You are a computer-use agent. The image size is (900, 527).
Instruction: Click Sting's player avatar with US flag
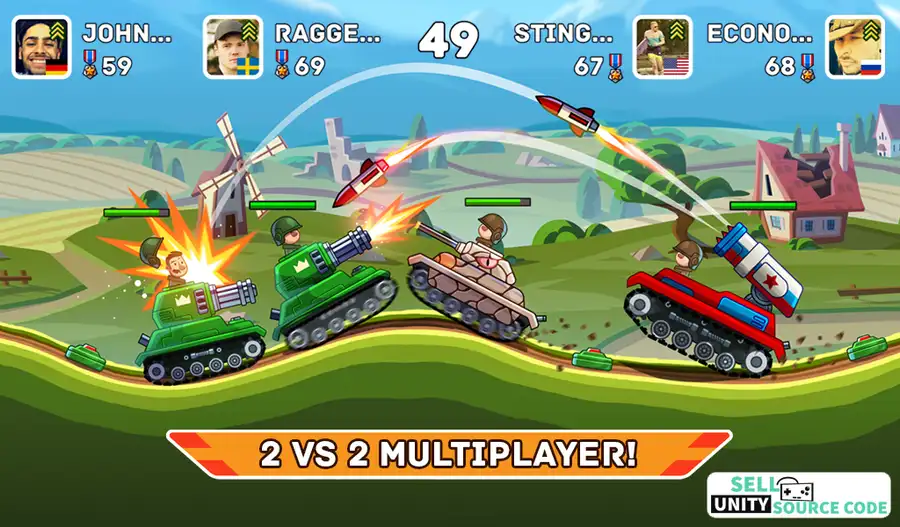[x=662, y=47]
